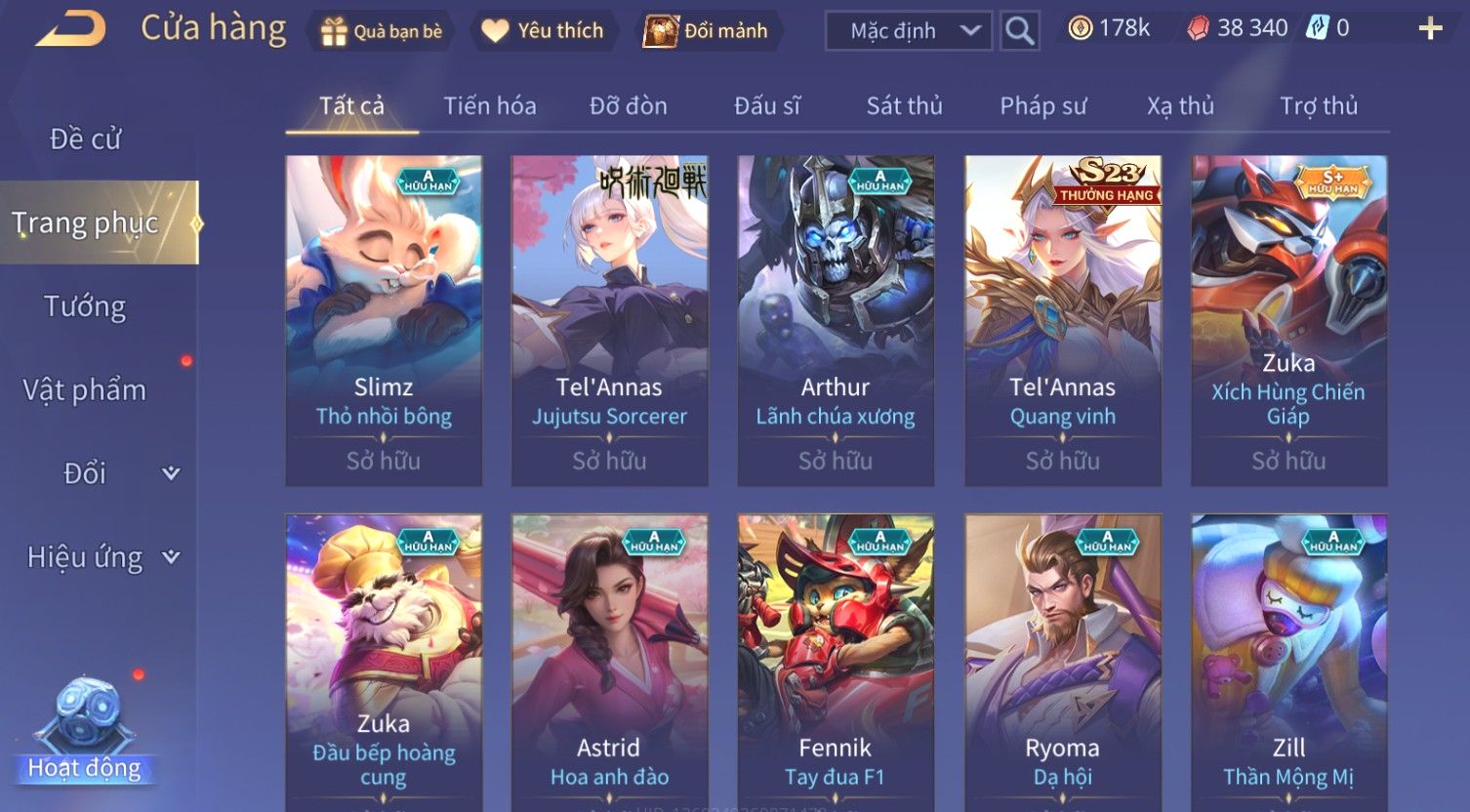Go to the Vật phẩm items section
The width and height of the screenshot is (1470, 812).
point(85,390)
